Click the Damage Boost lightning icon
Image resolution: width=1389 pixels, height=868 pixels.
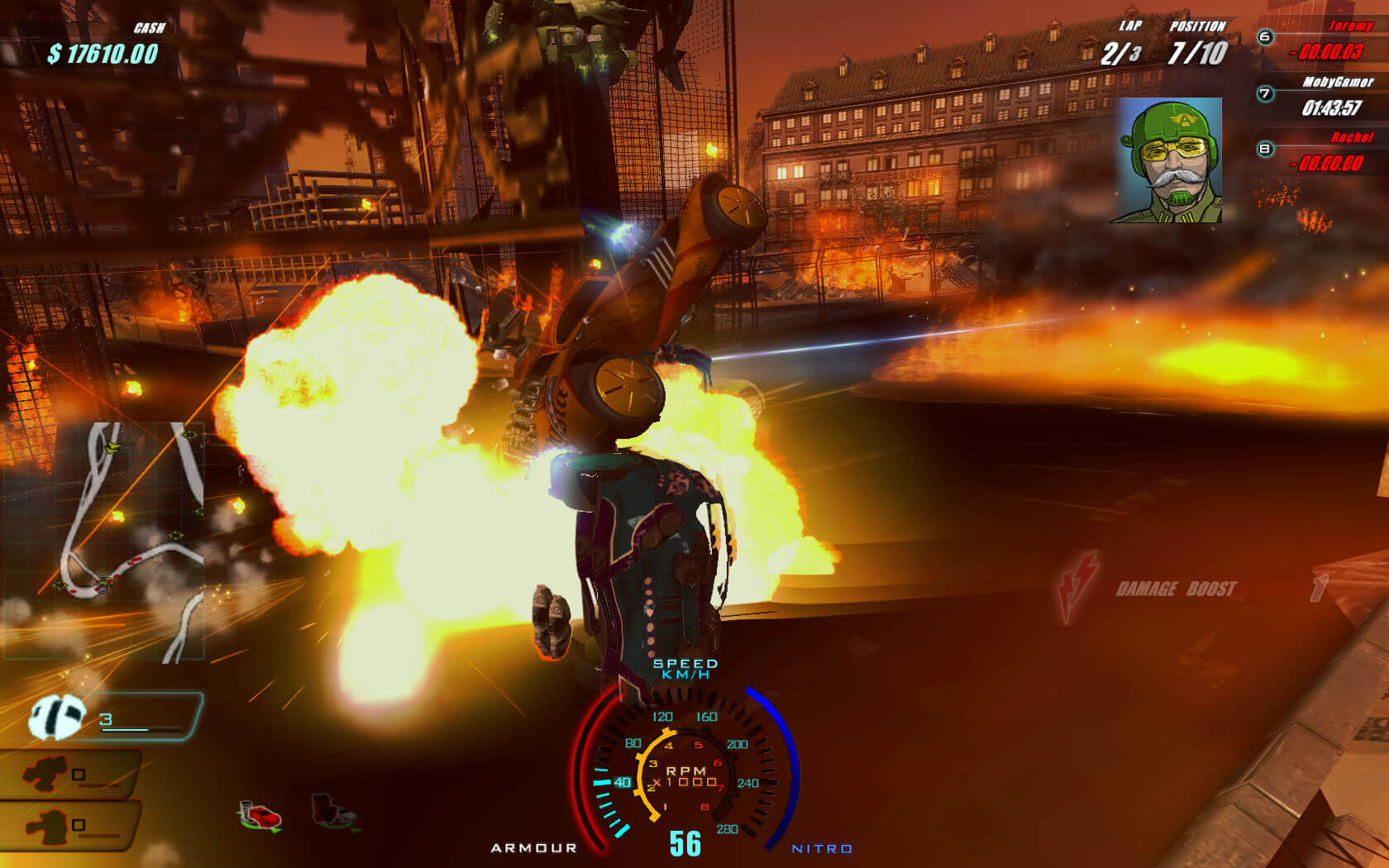[x=1079, y=585]
